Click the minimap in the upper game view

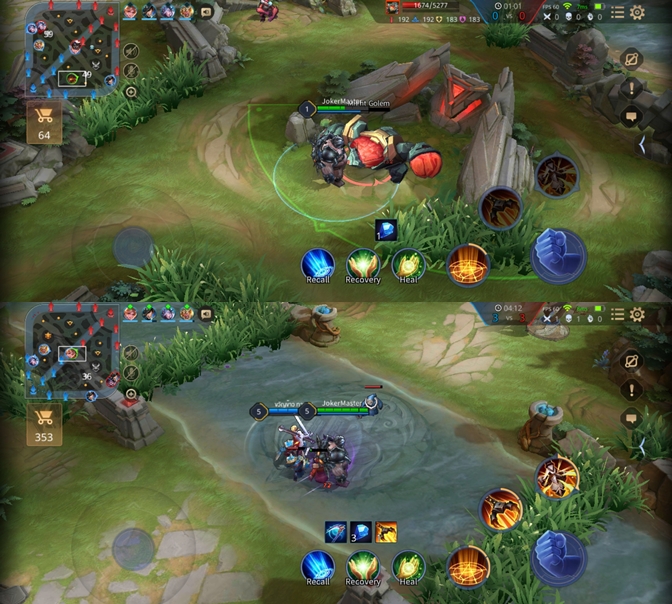click(72, 48)
